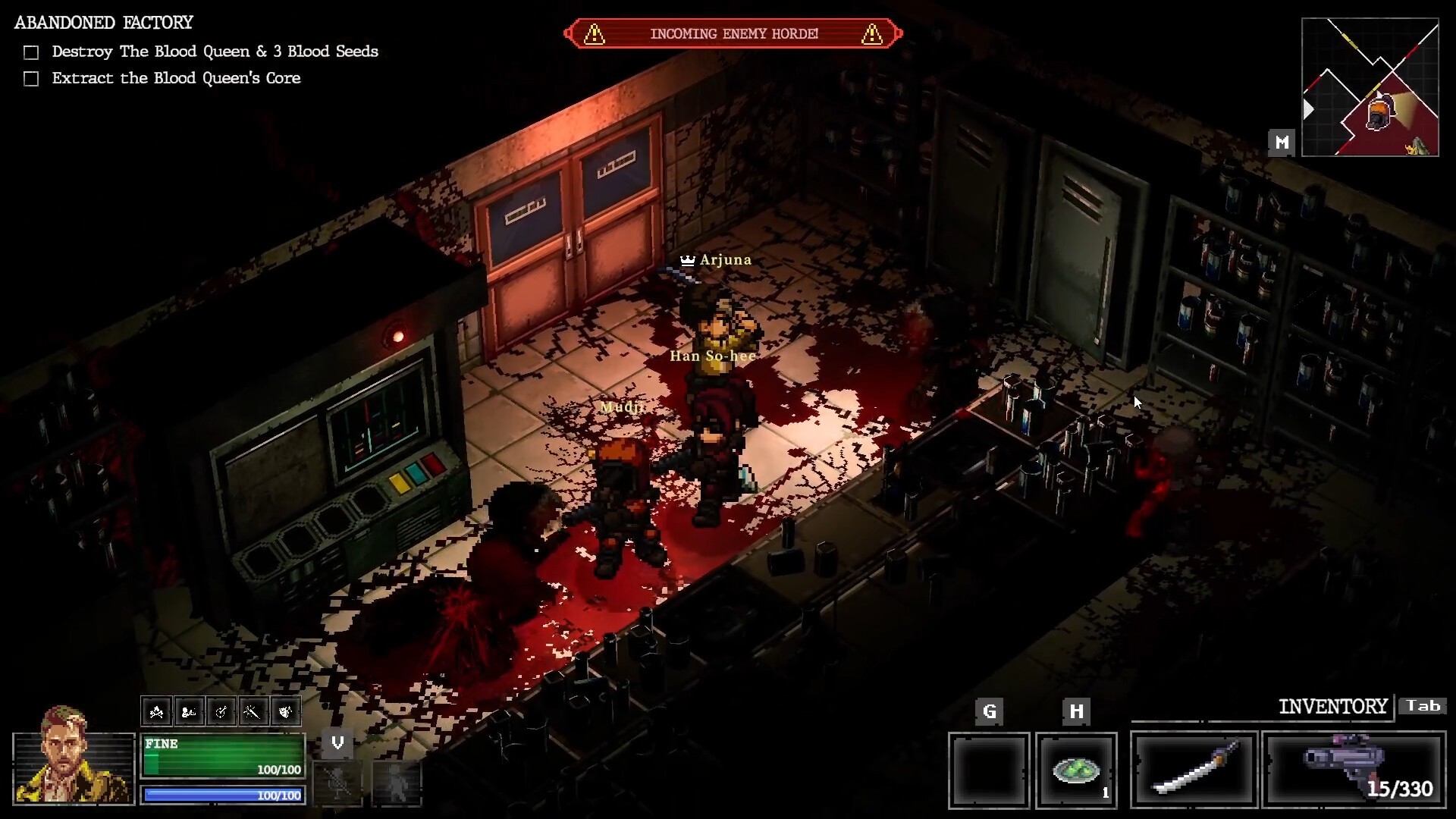Screen dimensions: 1456x819
Task: Open the Inventory panel
Action: tap(1332, 707)
